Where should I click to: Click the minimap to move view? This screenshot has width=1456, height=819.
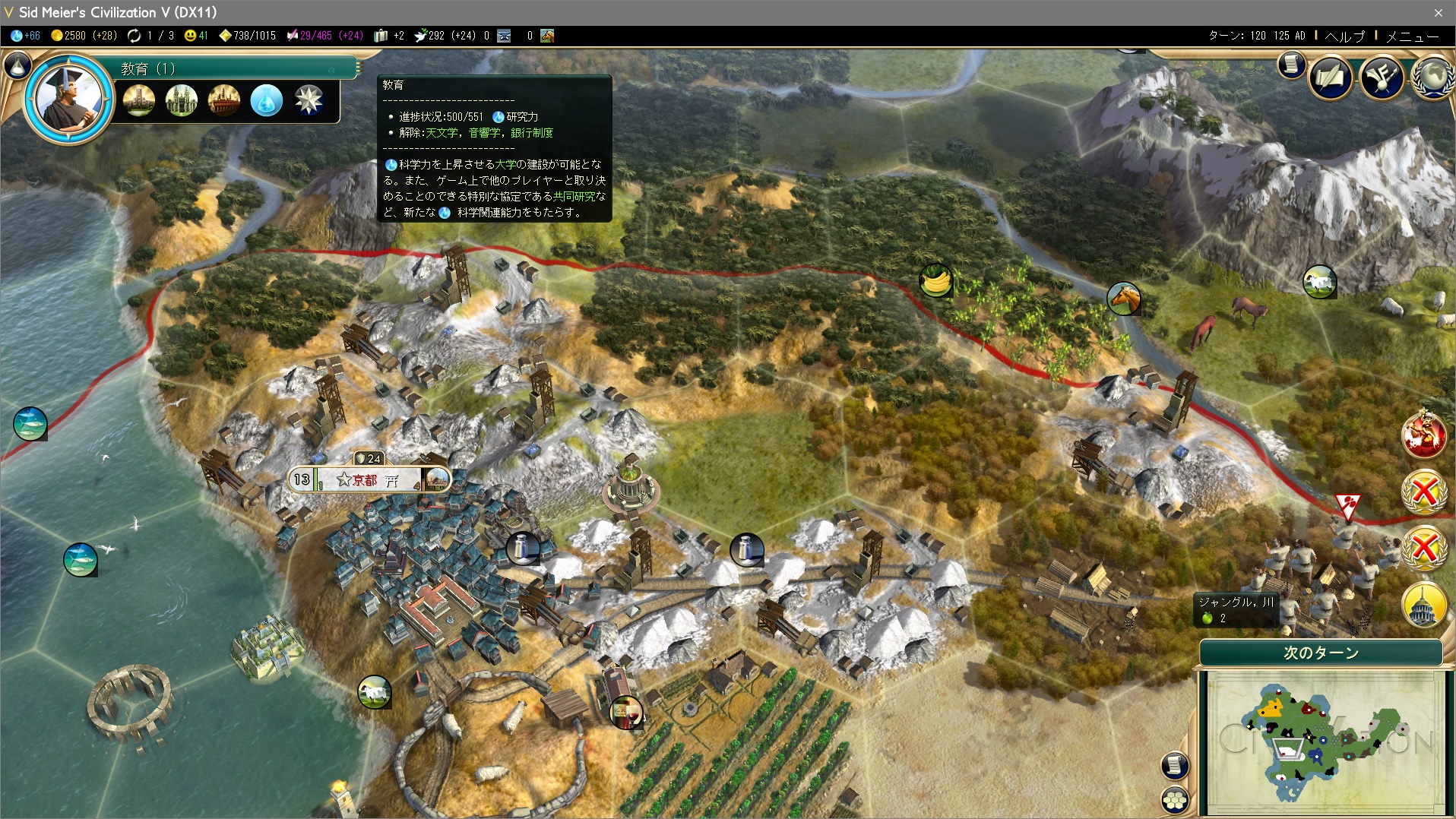(1321, 741)
